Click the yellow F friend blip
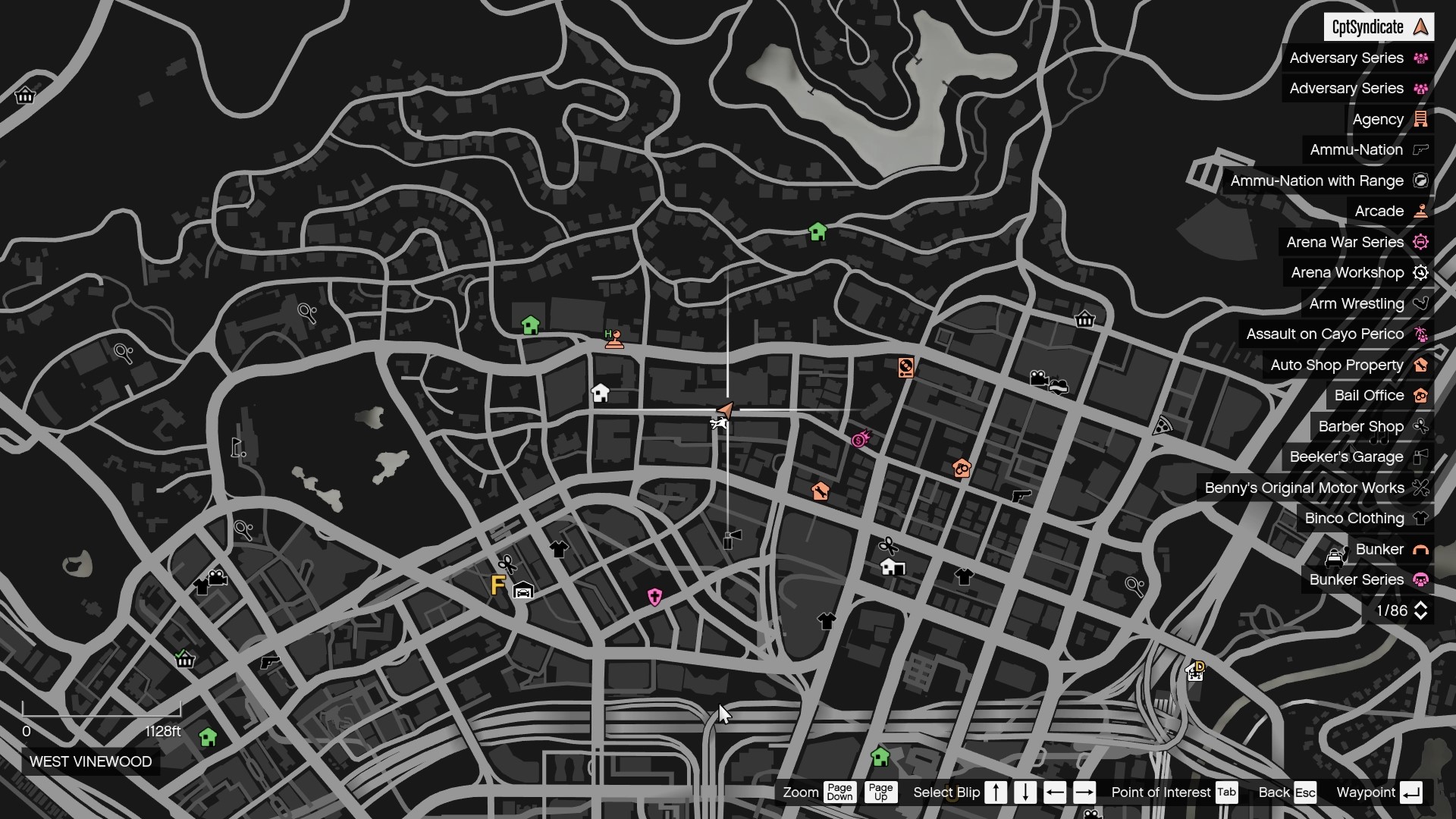The image size is (1456, 819). [x=497, y=585]
